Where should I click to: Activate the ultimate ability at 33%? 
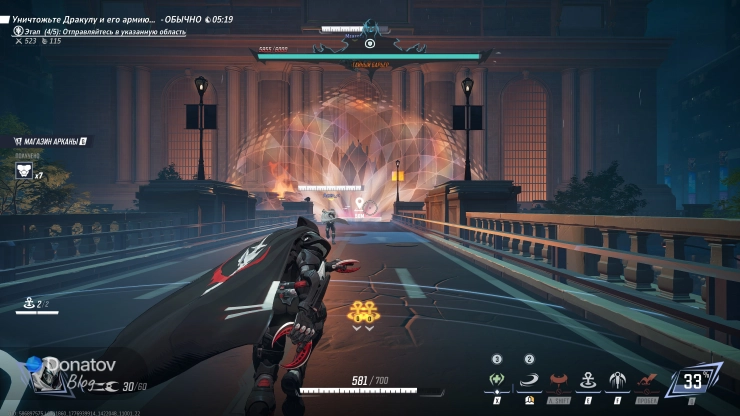[x=694, y=380]
